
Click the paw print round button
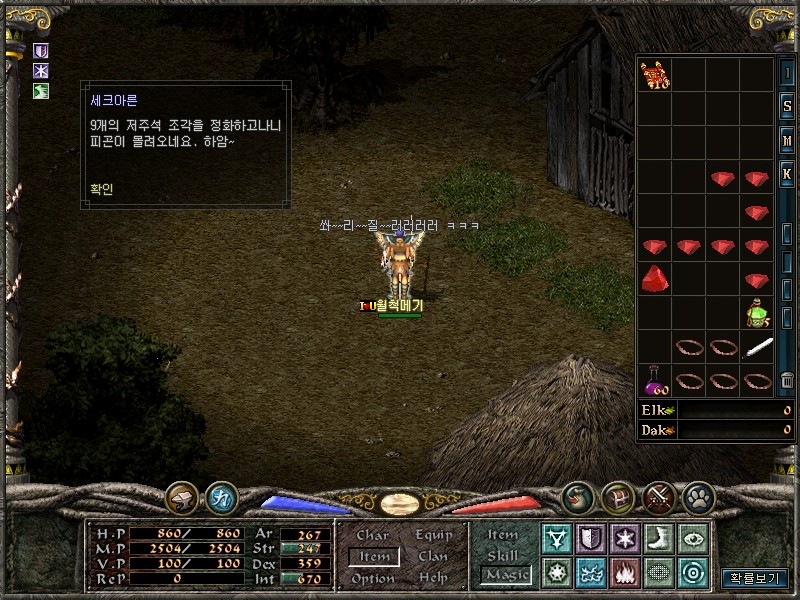pyautogui.click(x=697, y=497)
